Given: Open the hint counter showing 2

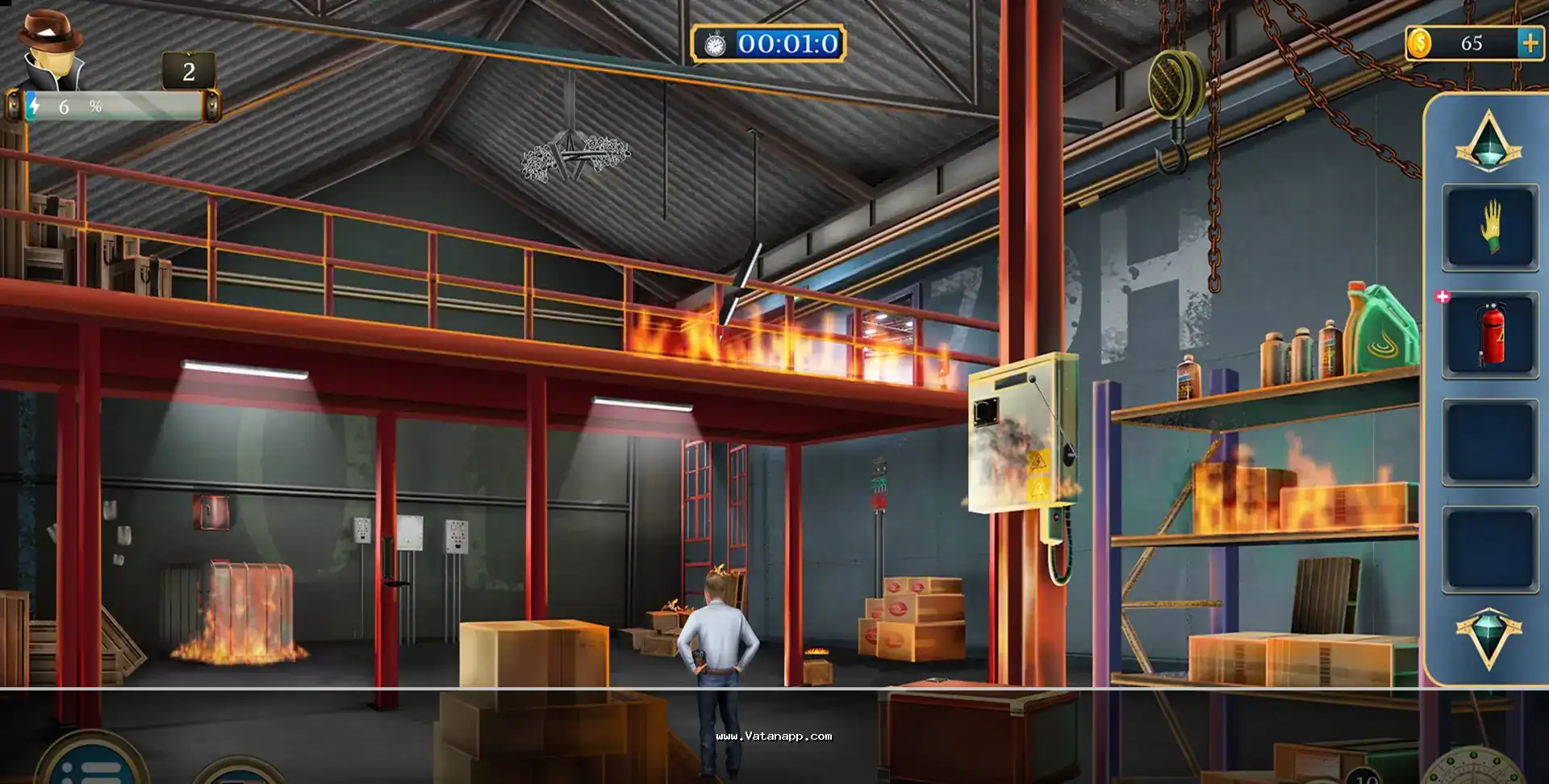Looking at the screenshot, I should click(x=189, y=72).
